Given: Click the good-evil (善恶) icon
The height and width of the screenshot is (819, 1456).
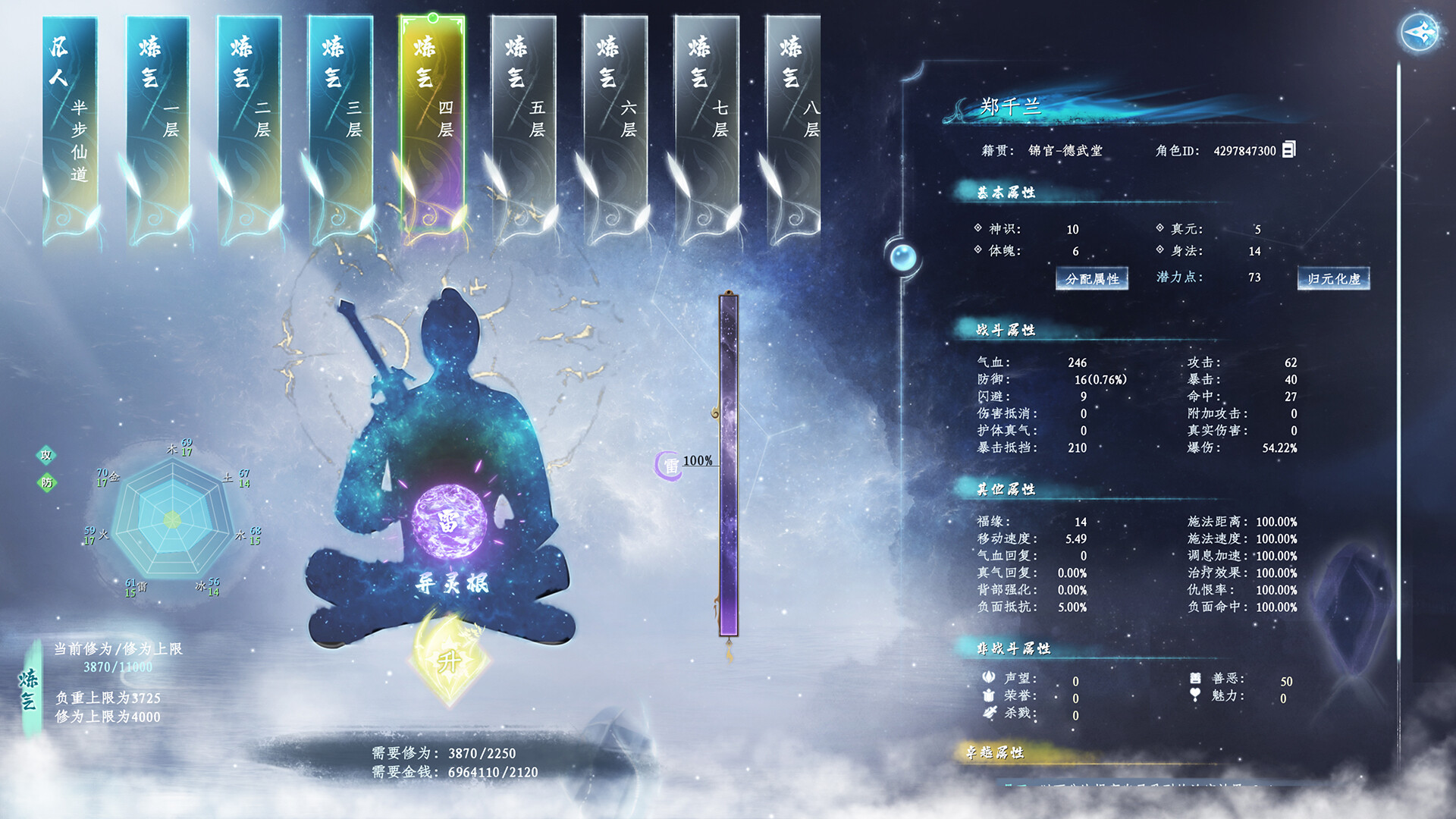Looking at the screenshot, I should 1195,678.
